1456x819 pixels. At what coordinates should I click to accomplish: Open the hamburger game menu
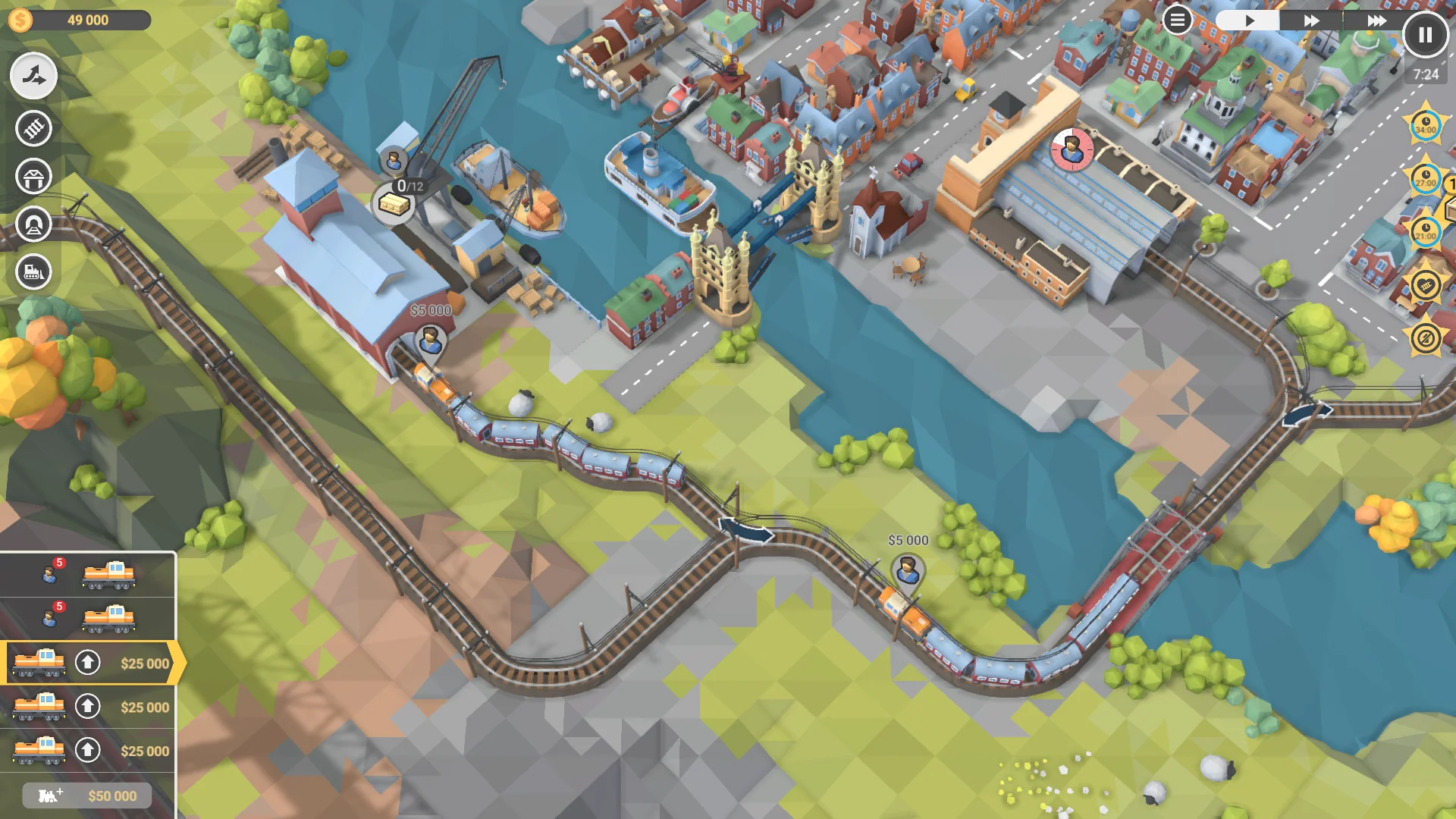click(1176, 20)
